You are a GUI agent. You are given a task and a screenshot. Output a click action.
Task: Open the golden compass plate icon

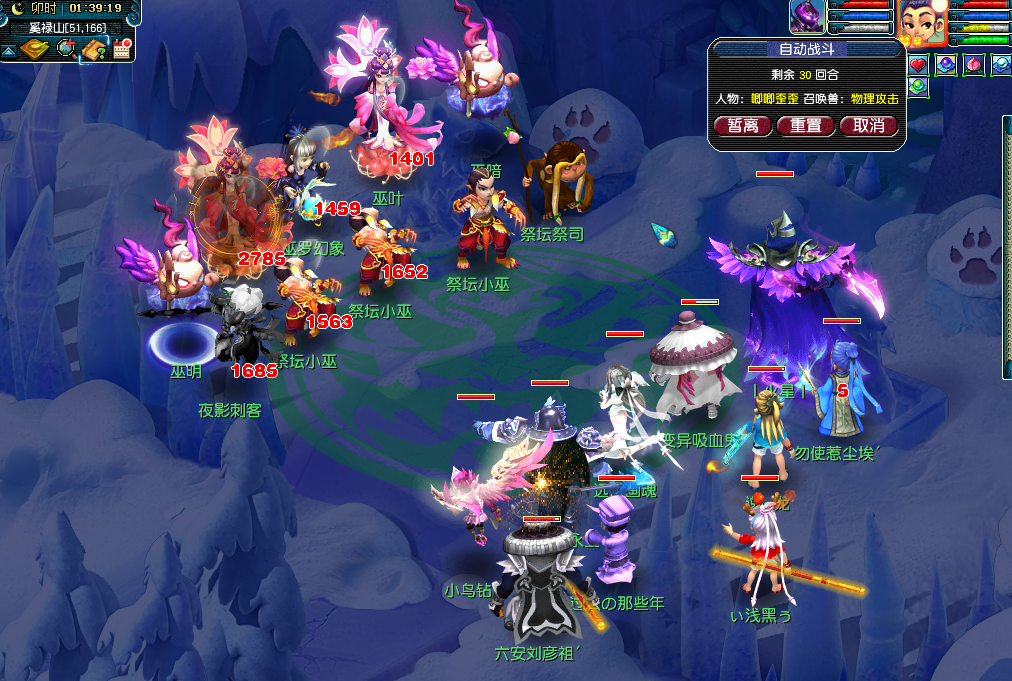point(34,49)
